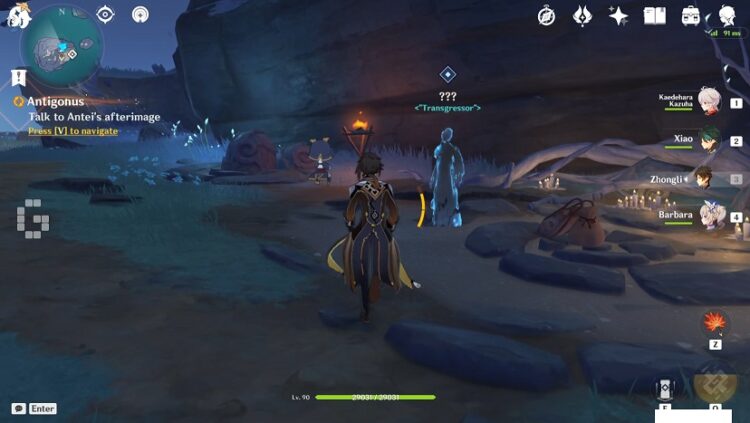
Task: Open the open-book handbook icon
Action: pyautogui.click(x=654, y=15)
